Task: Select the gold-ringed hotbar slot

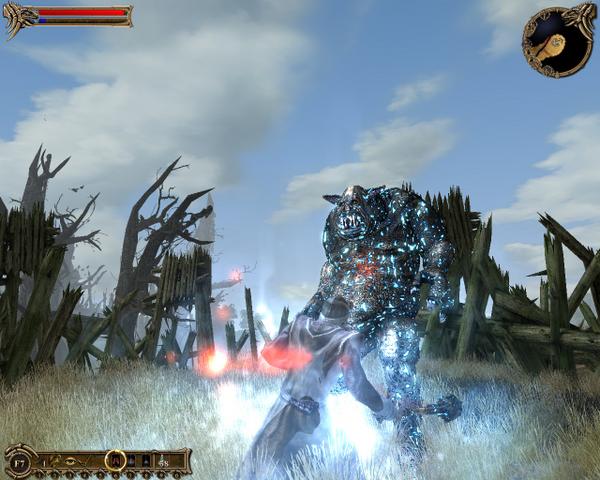Action: [x=115, y=460]
